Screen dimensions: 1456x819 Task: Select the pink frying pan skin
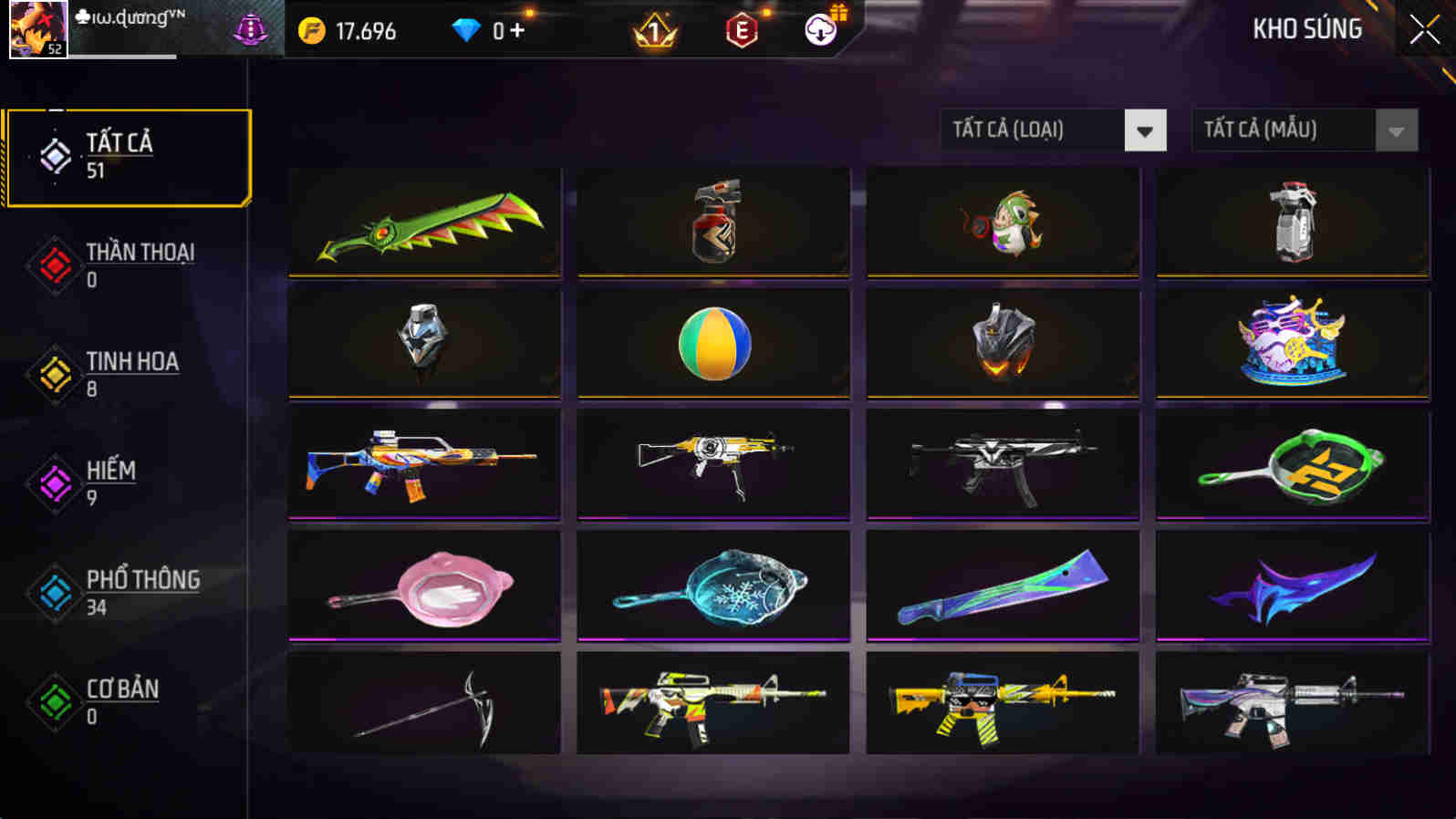[x=423, y=586]
